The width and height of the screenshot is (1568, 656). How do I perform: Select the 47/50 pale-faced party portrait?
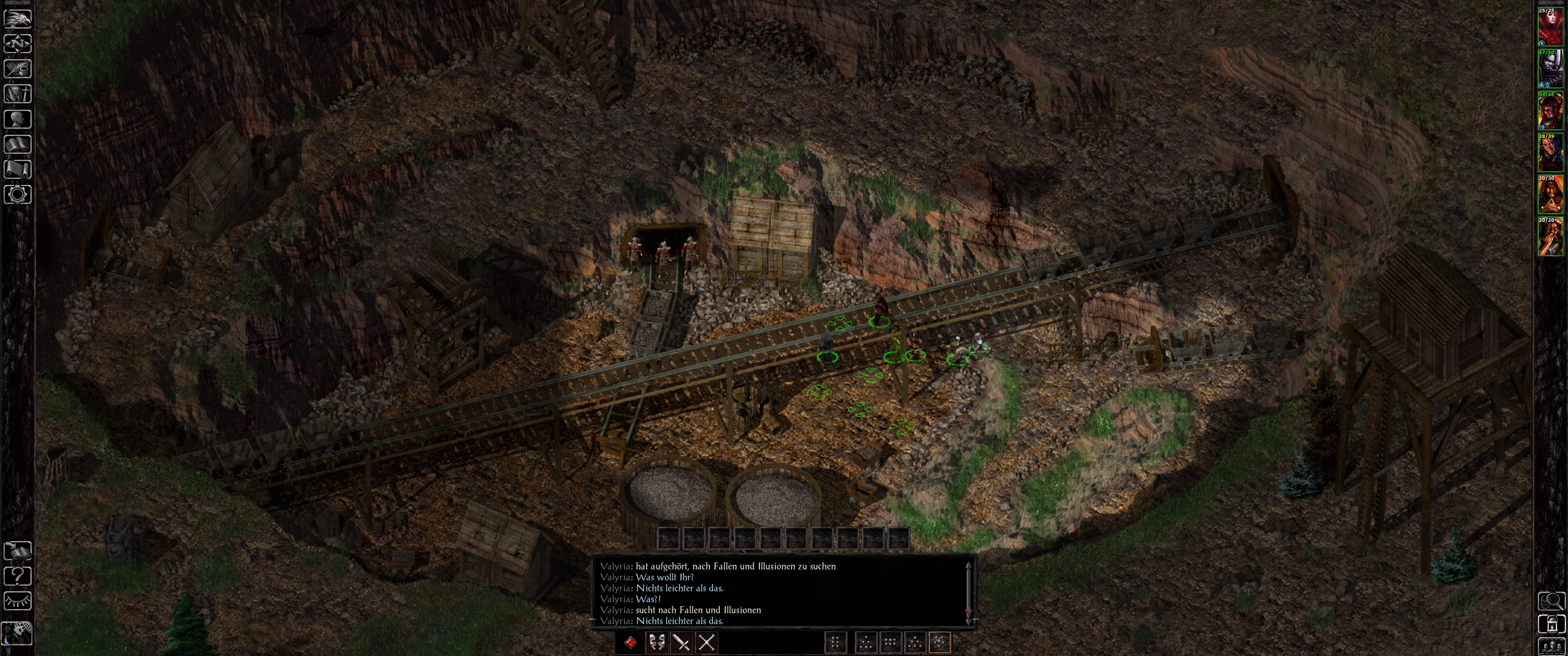(x=1550, y=69)
